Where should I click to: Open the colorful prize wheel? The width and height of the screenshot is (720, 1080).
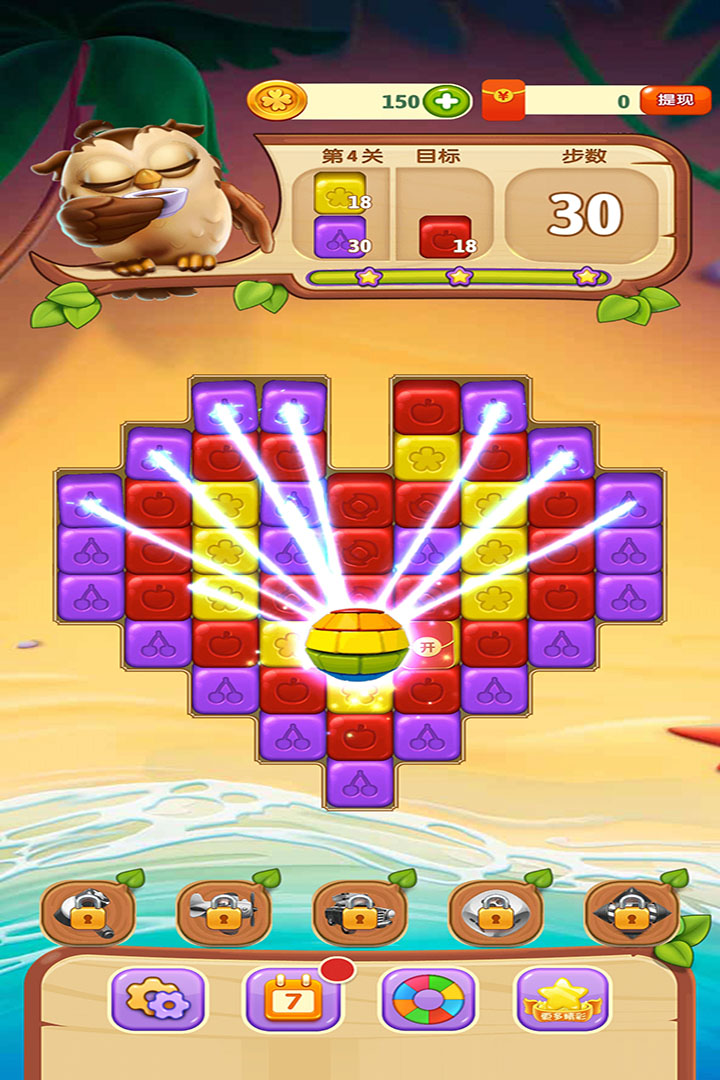(x=428, y=999)
